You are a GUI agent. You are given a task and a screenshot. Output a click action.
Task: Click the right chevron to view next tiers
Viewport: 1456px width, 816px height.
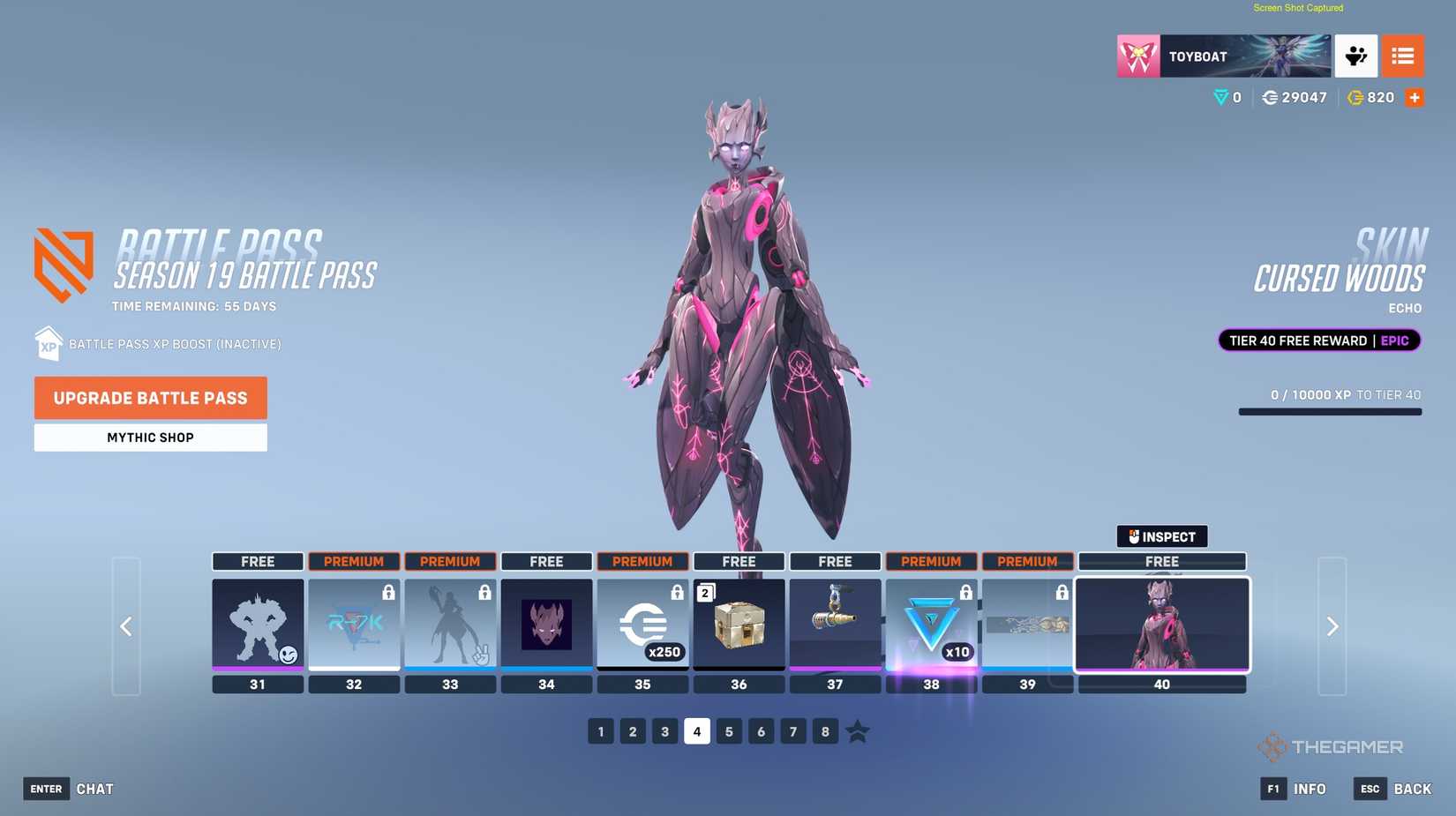(x=1332, y=626)
